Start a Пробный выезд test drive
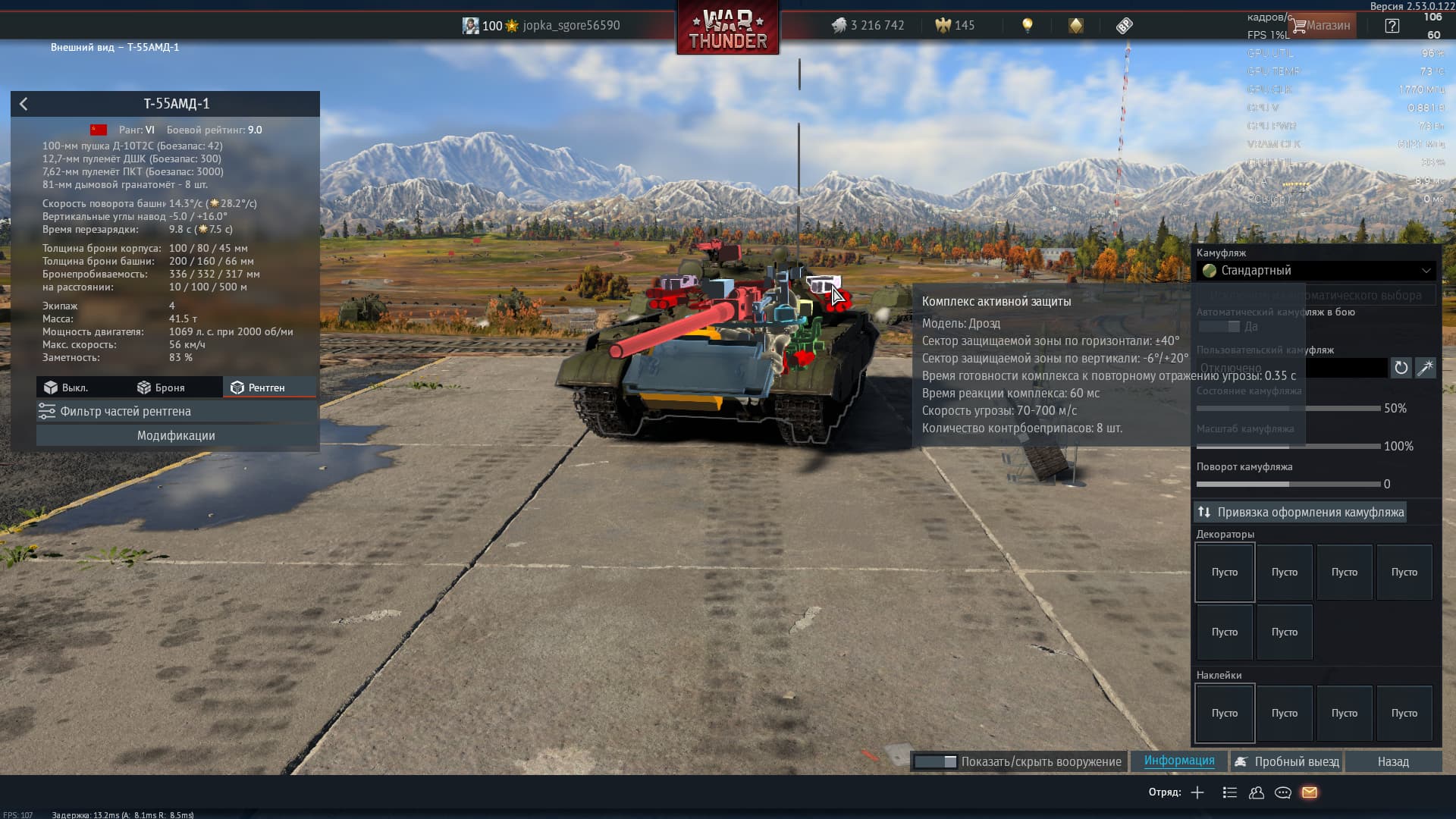This screenshot has width=1456, height=819. pos(1287,761)
